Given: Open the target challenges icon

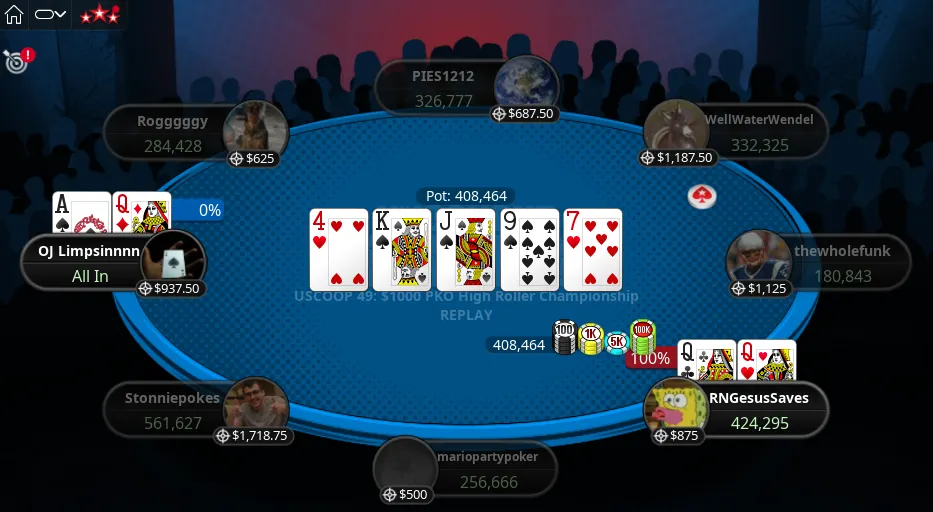Looking at the screenshot, I should tap(15, 61).
